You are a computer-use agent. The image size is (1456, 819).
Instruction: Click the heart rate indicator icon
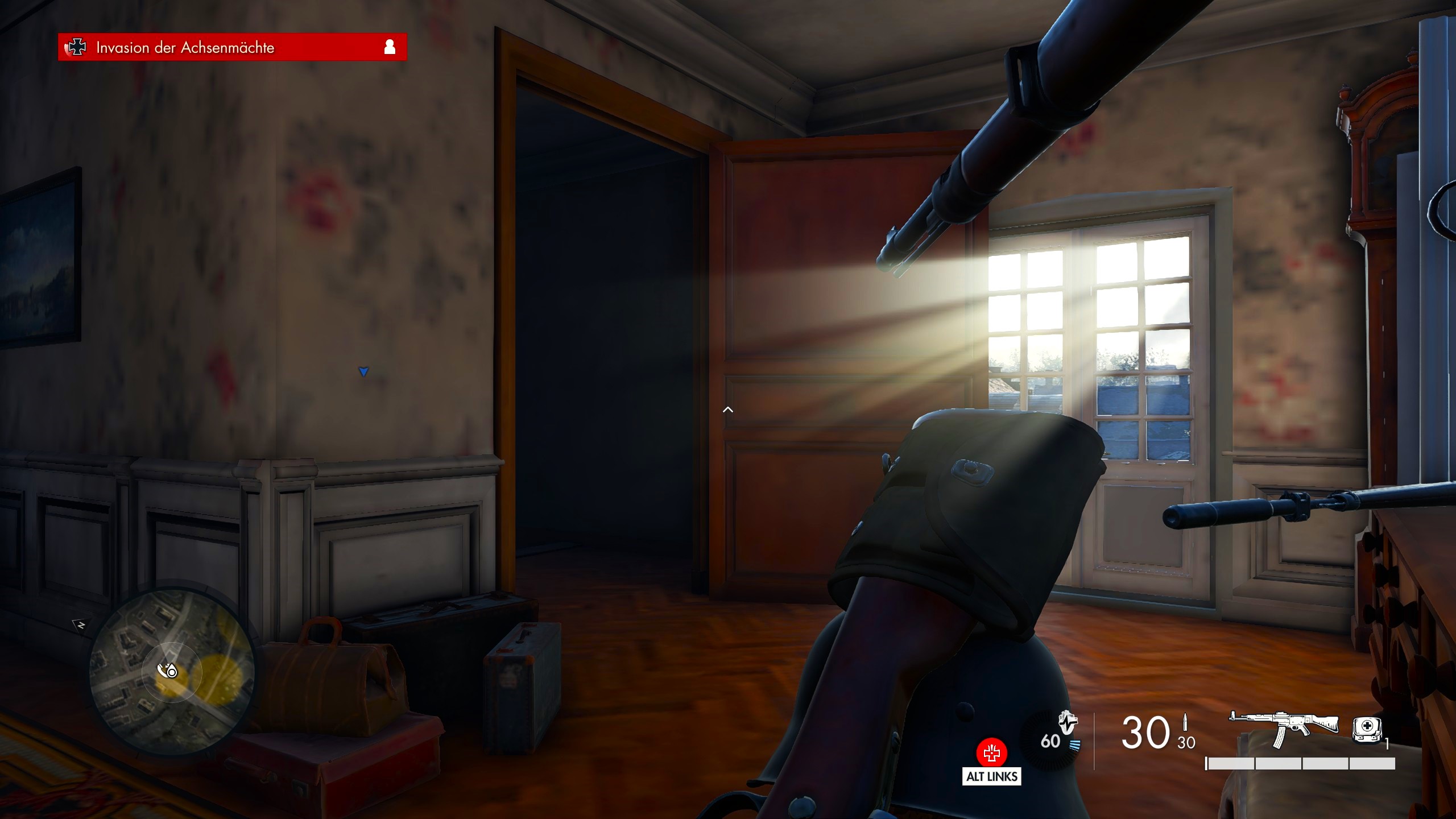click(x=1067, y=723)
